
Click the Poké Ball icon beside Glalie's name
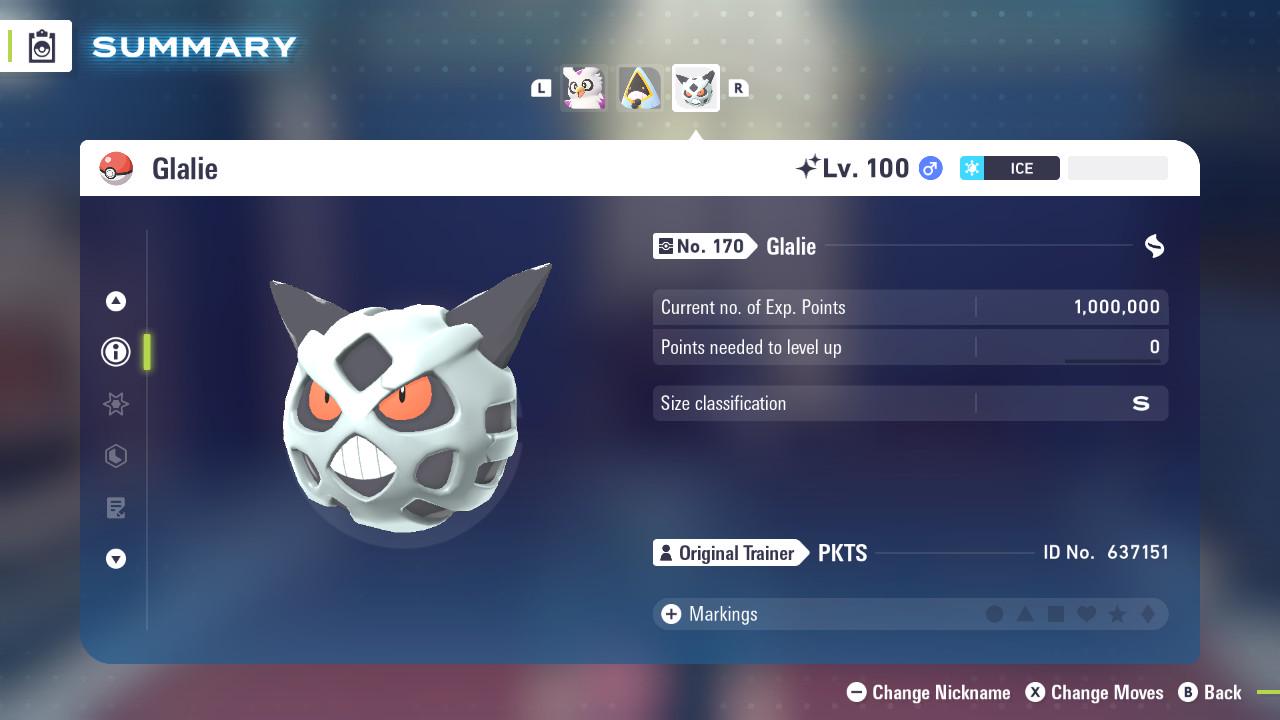[116, 168]
